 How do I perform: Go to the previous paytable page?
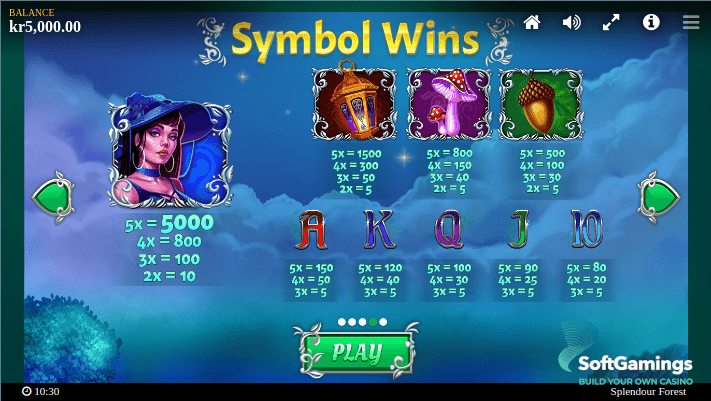[54, 196]
